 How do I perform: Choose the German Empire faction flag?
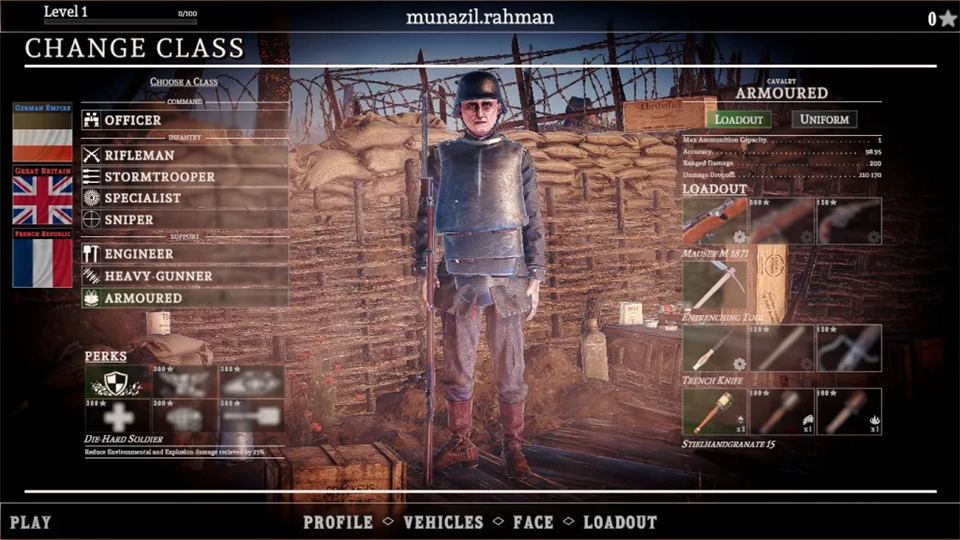point(42,132)
